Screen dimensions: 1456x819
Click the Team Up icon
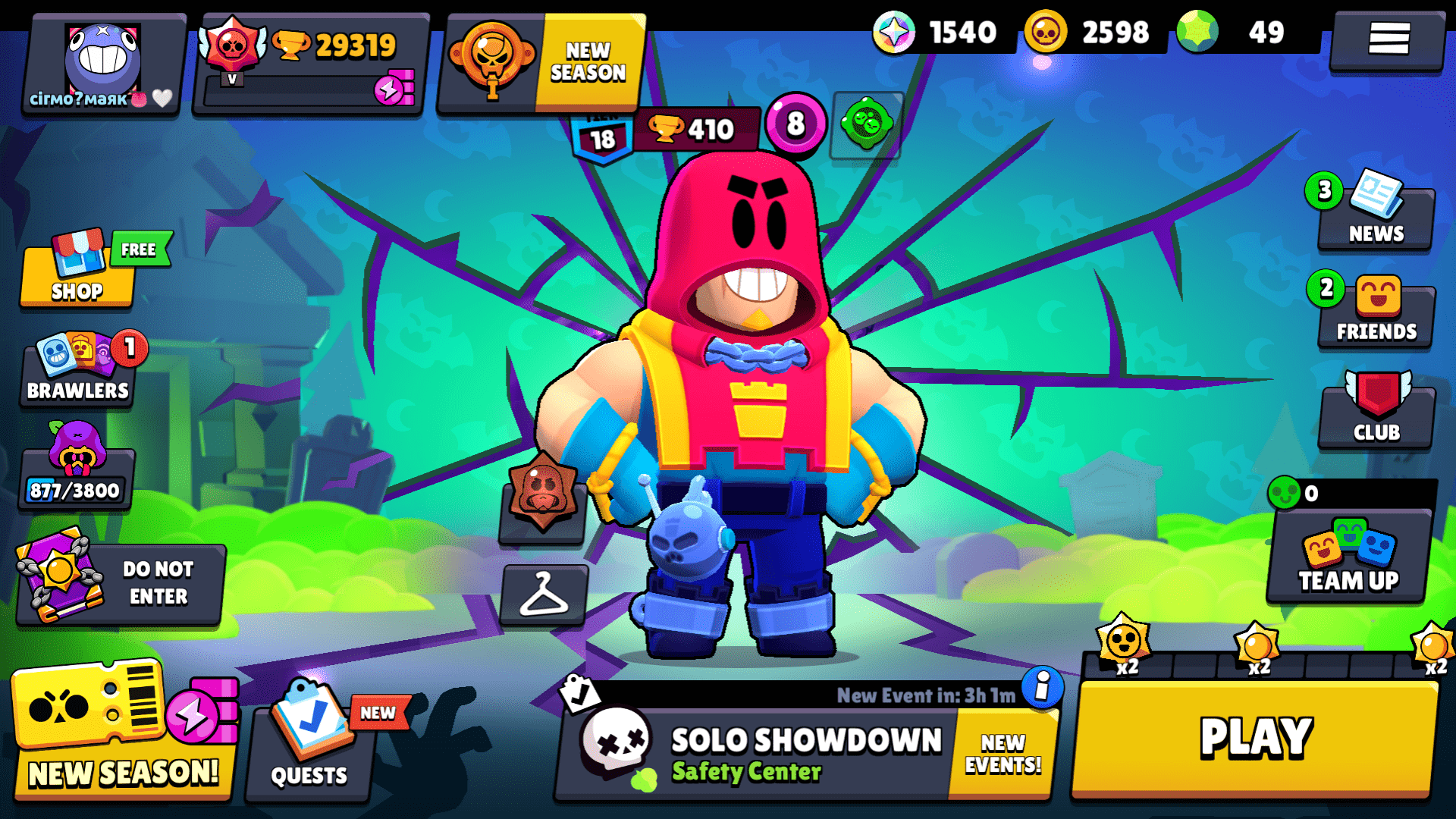pos(1348,561)
